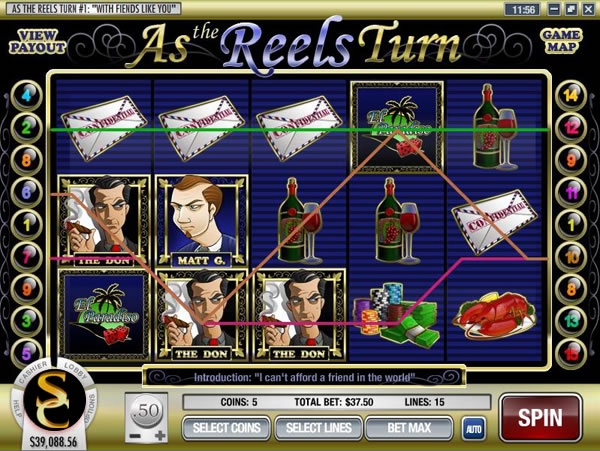Show the Game Map
This screenshot has width=600, height=451.
click(x=562, y=41)
